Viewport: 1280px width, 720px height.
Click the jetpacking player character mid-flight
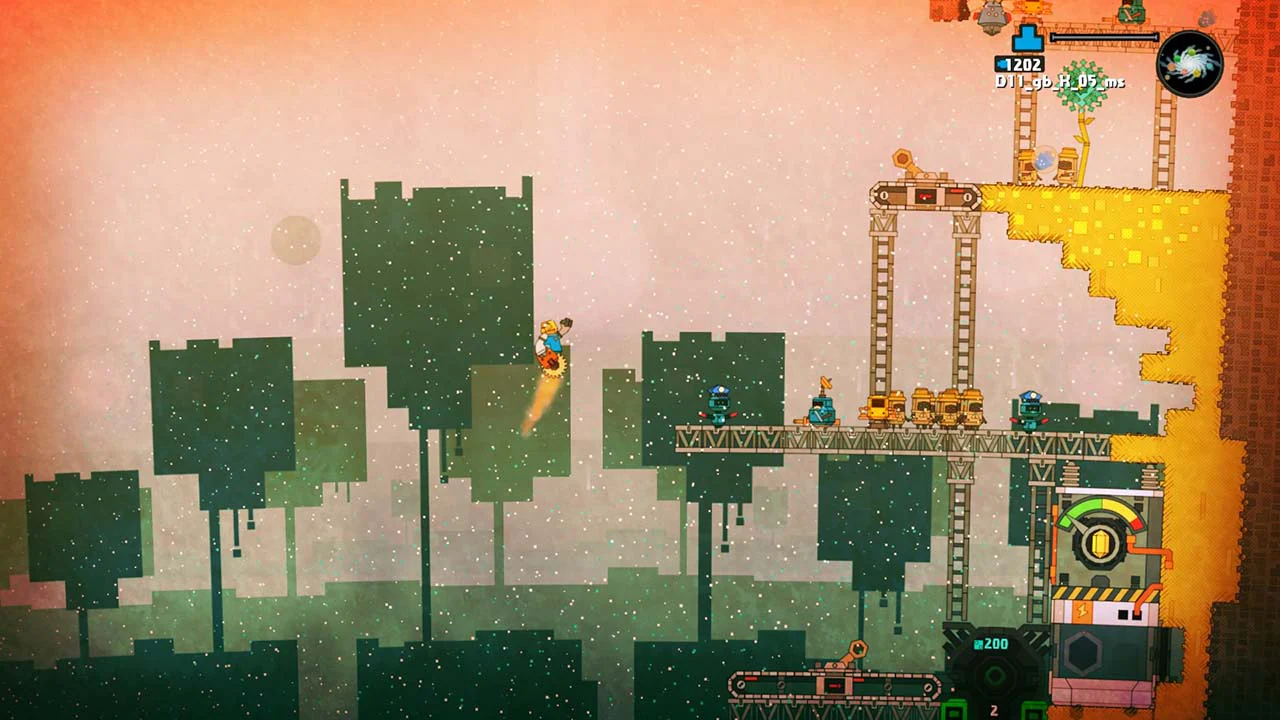552,340
